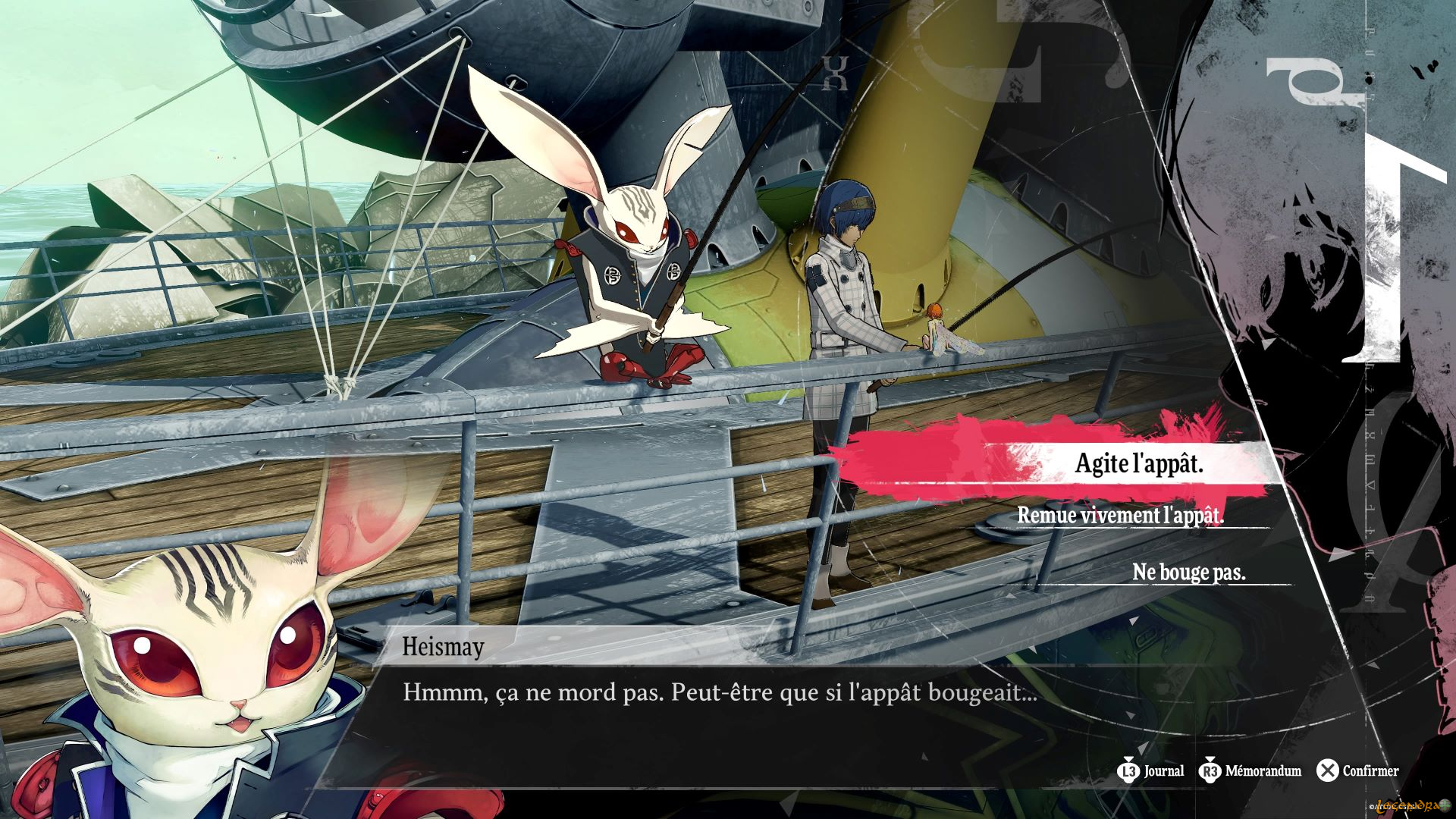Open the Mémorandum notes
1456x819 pixels.
1250,771
